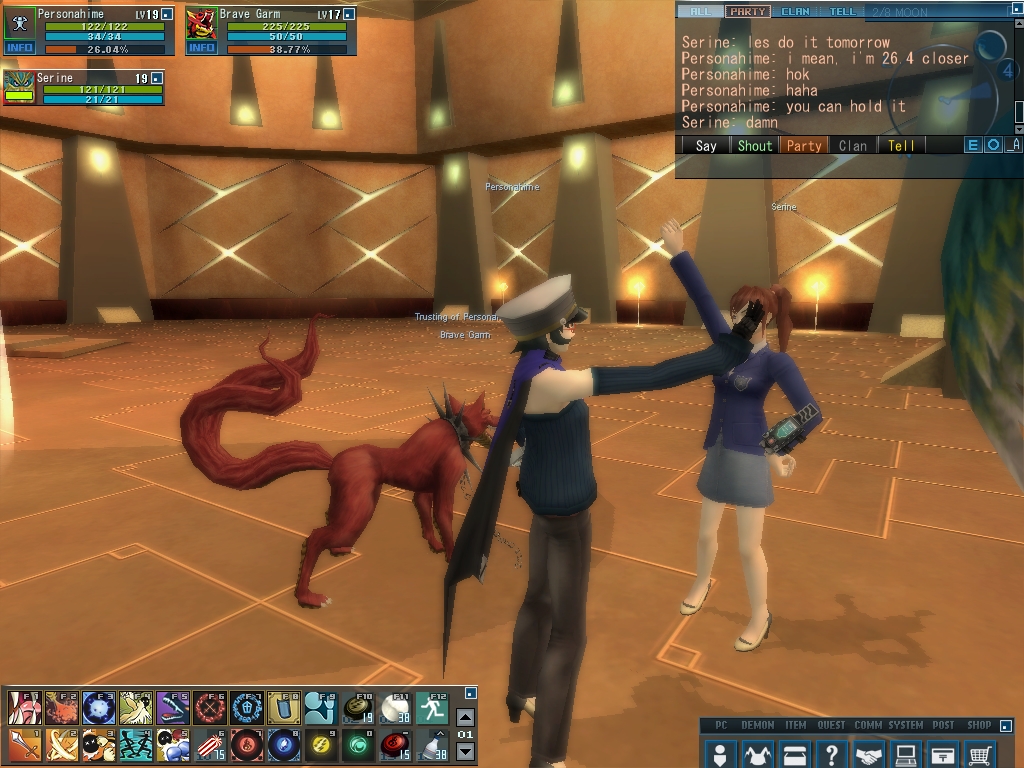Image resolution: width=1024 pixels, height=768 pixels.
Task: Open the System laptop icon
Action: [x=906, y=753]
